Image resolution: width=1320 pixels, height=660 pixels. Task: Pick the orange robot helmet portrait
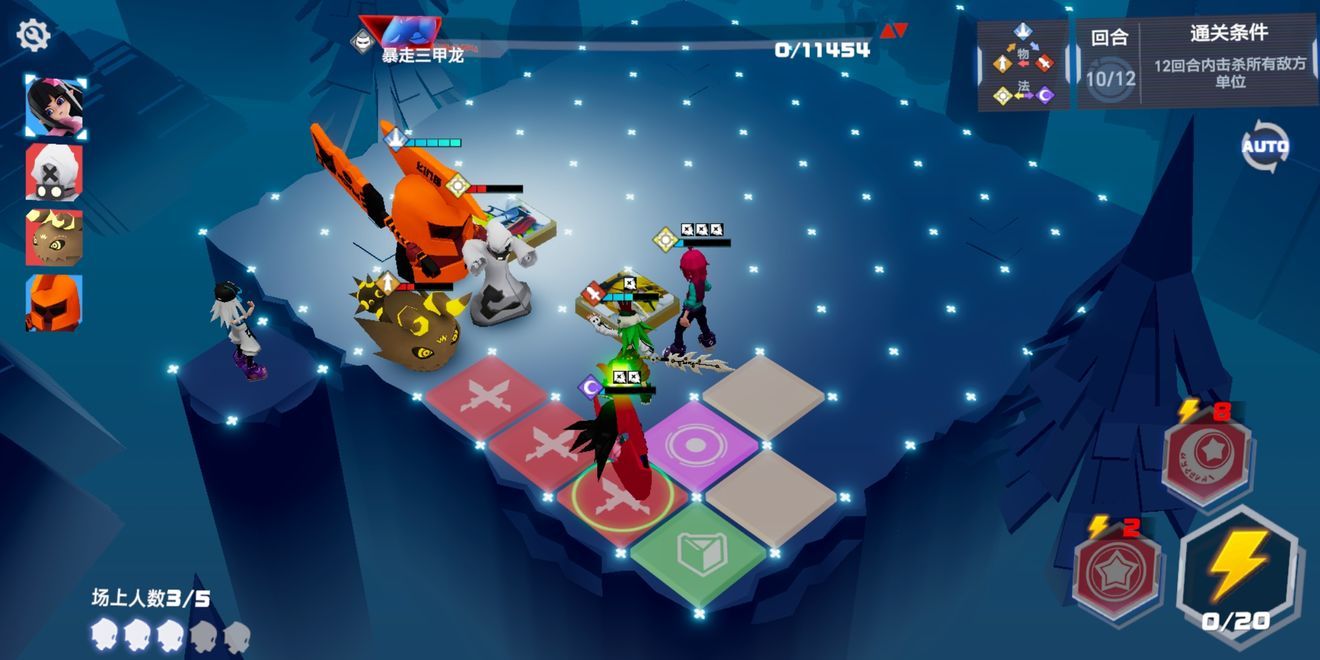click(x=55, y=303)
